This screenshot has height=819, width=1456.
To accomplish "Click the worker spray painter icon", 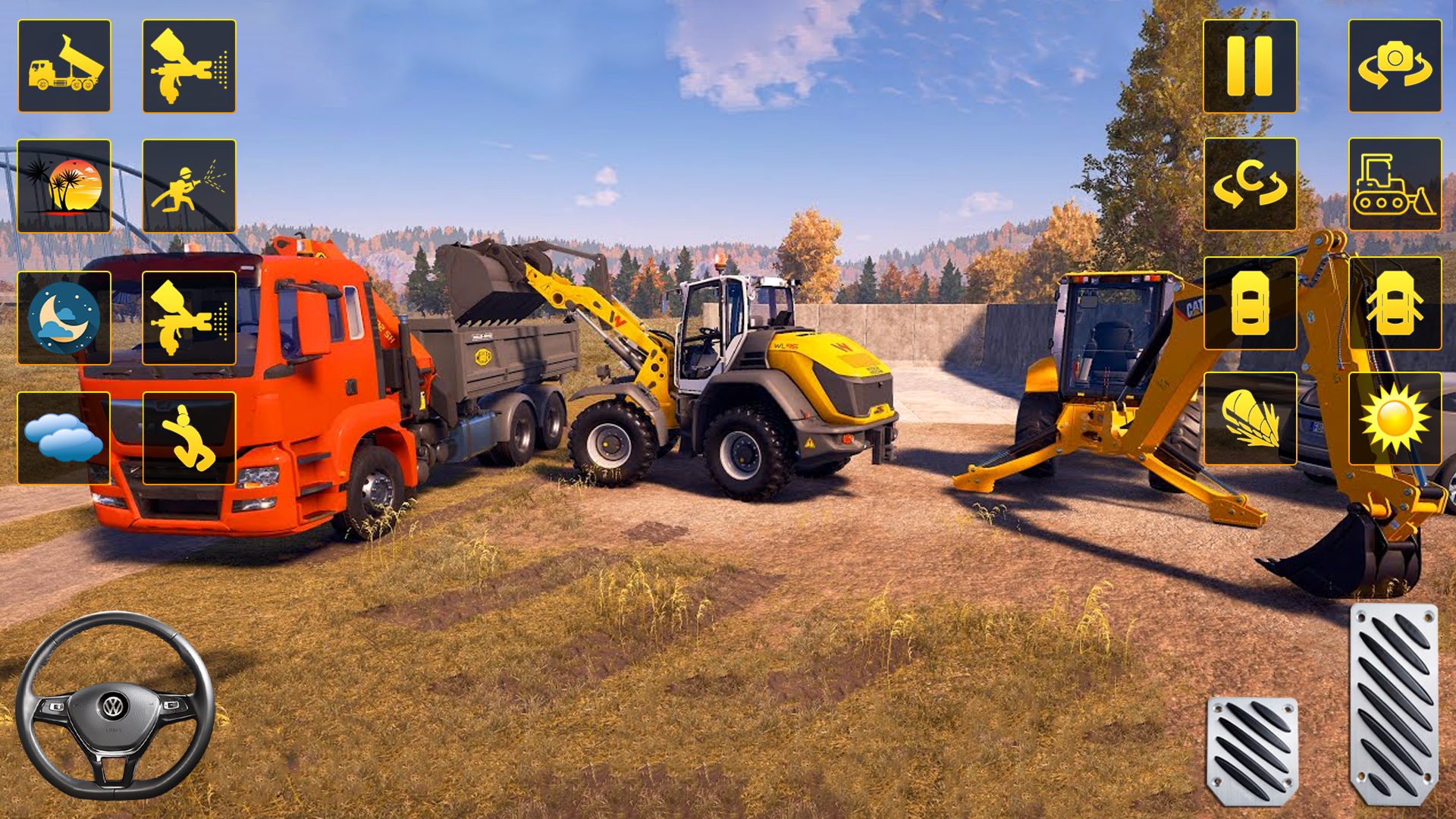I will [x=188, y=184].
